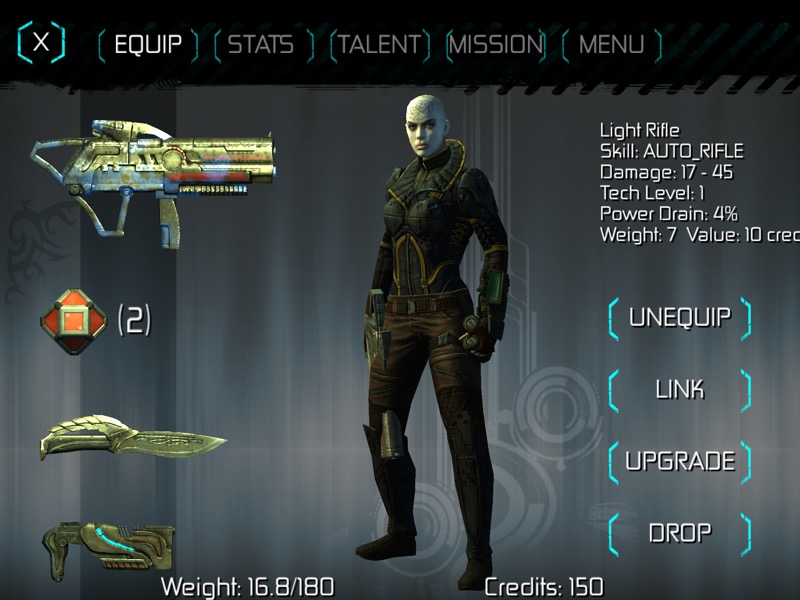
Task: Show the TALENT tab
Action: click(x=379, y=45)
